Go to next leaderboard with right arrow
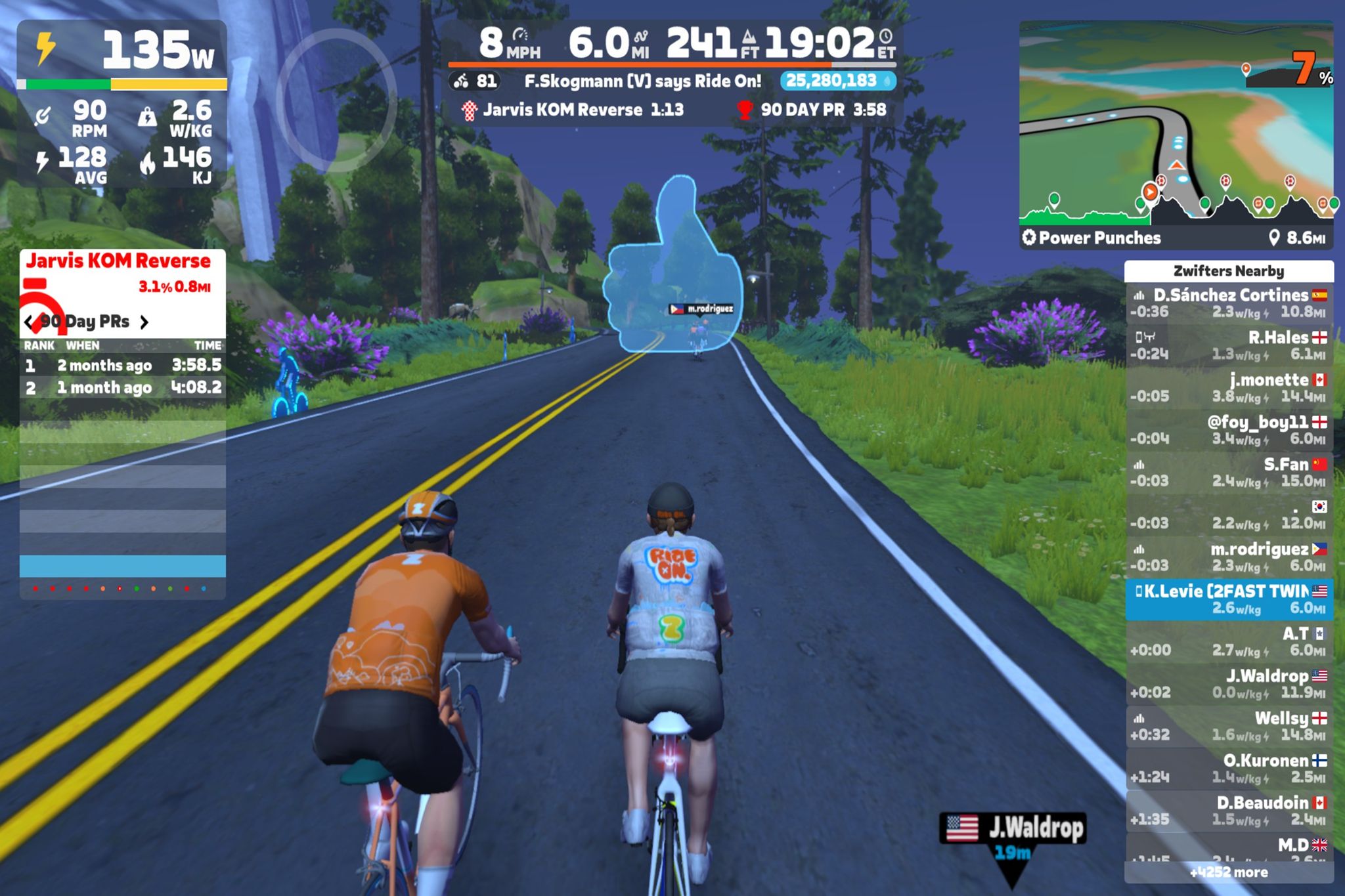The height and width of the screenshot is (896, 1345). [x=144, y=322]
